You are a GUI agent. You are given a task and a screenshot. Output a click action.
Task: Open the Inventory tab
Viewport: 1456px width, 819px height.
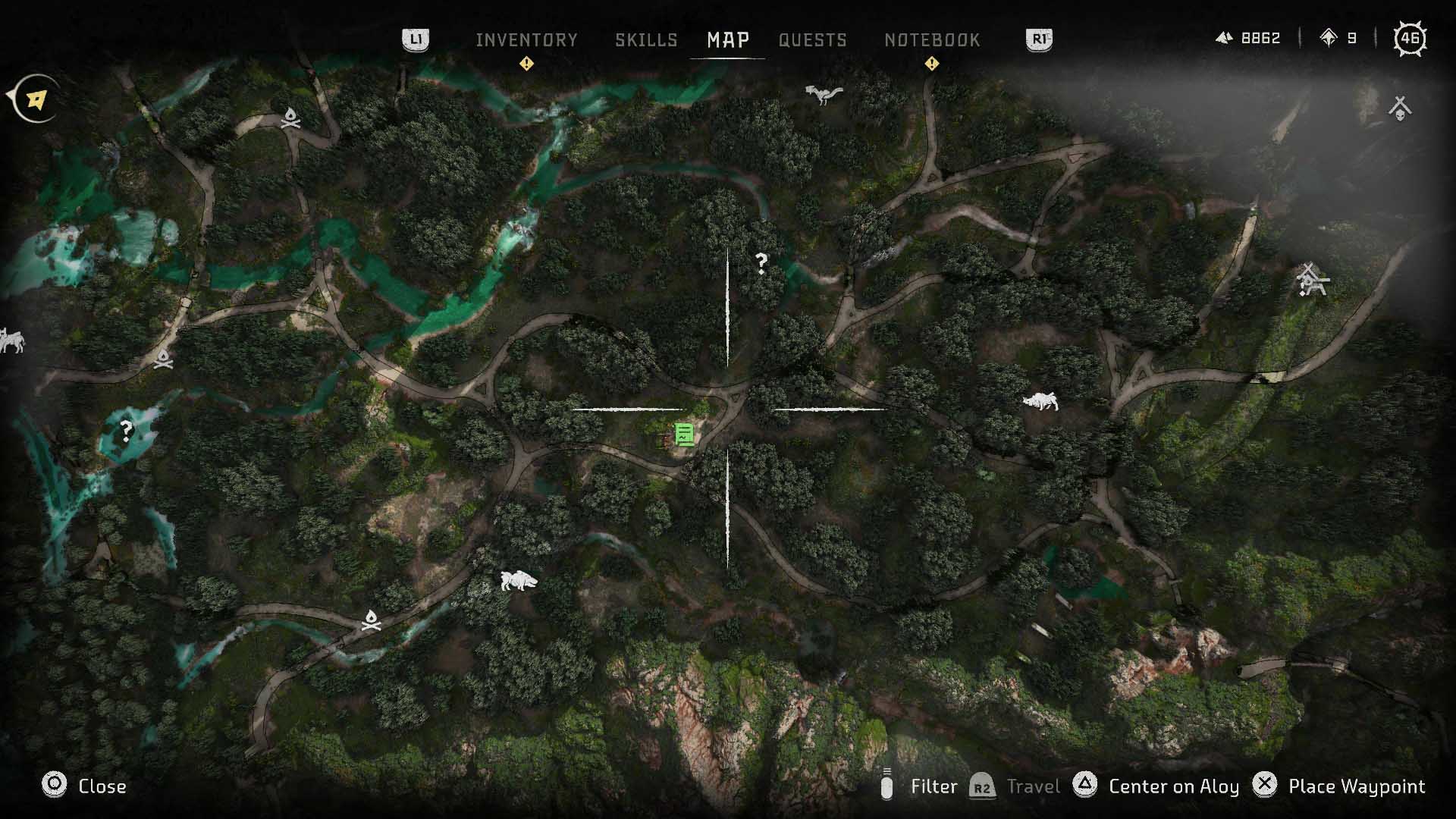(x=526, y=39)
